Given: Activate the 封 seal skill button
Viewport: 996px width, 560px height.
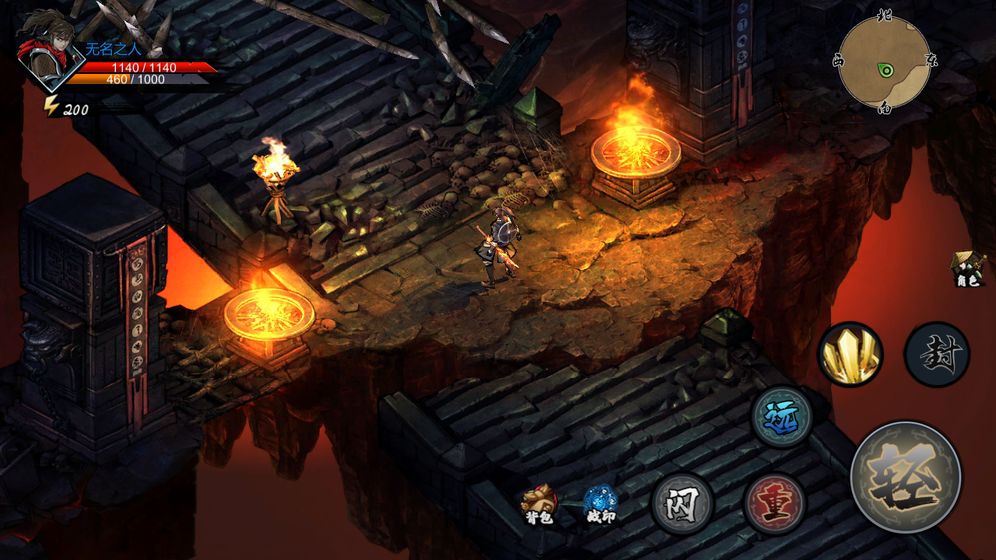Looking at the screenshot, I should click(x=937, y=355).
